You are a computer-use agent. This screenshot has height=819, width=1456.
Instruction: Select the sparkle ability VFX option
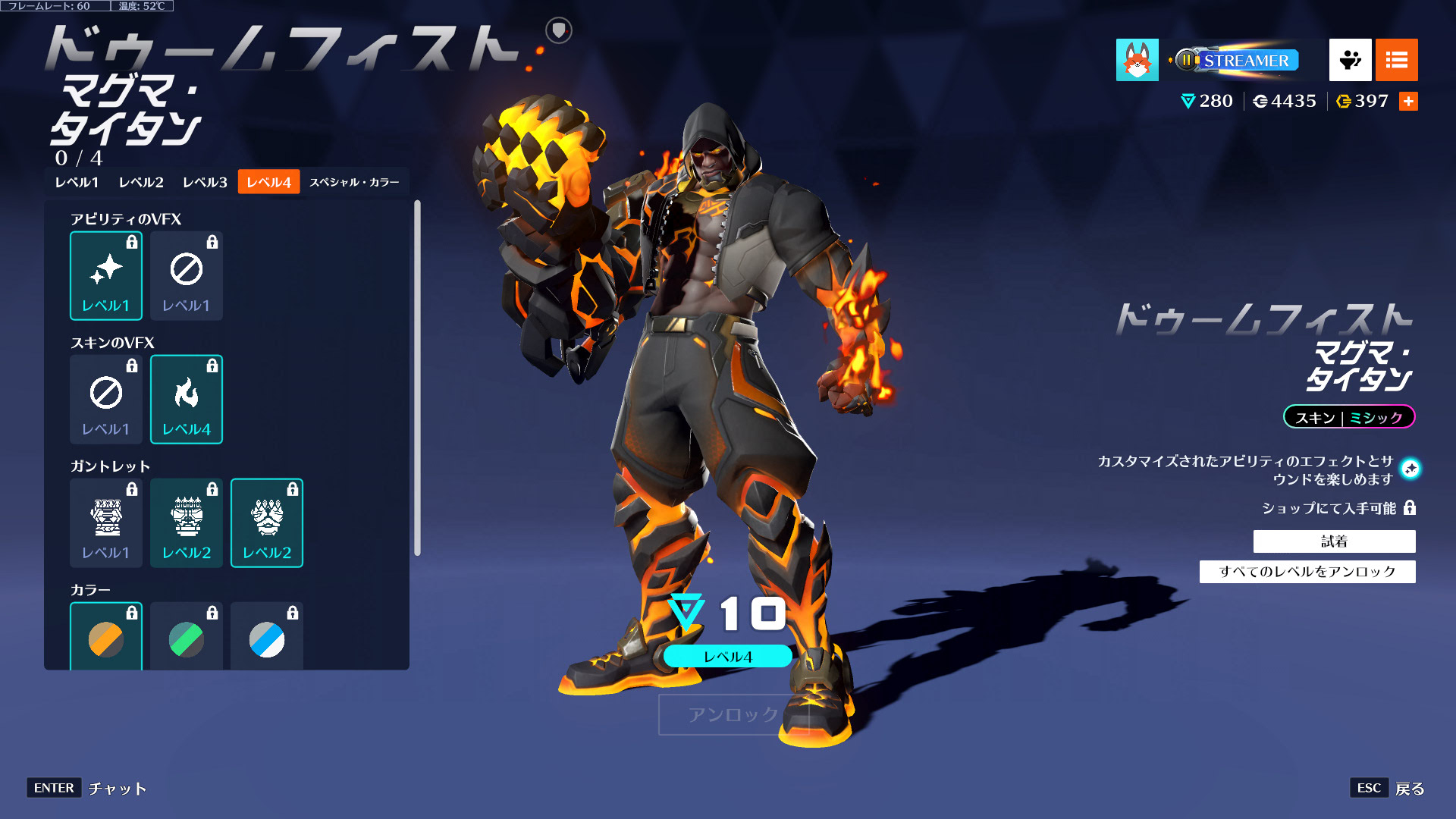click(105, 275)
